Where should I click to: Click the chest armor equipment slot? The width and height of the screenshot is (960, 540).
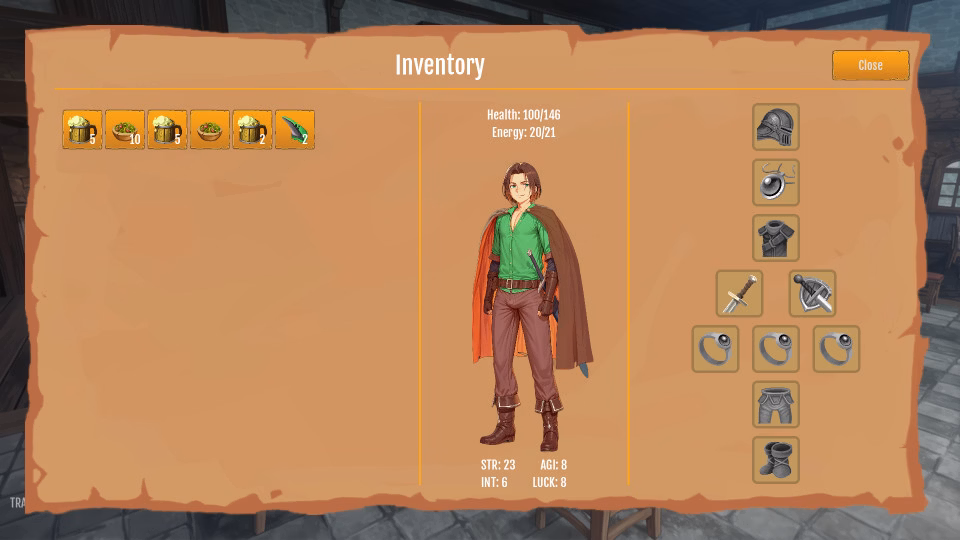click(776, 238)
